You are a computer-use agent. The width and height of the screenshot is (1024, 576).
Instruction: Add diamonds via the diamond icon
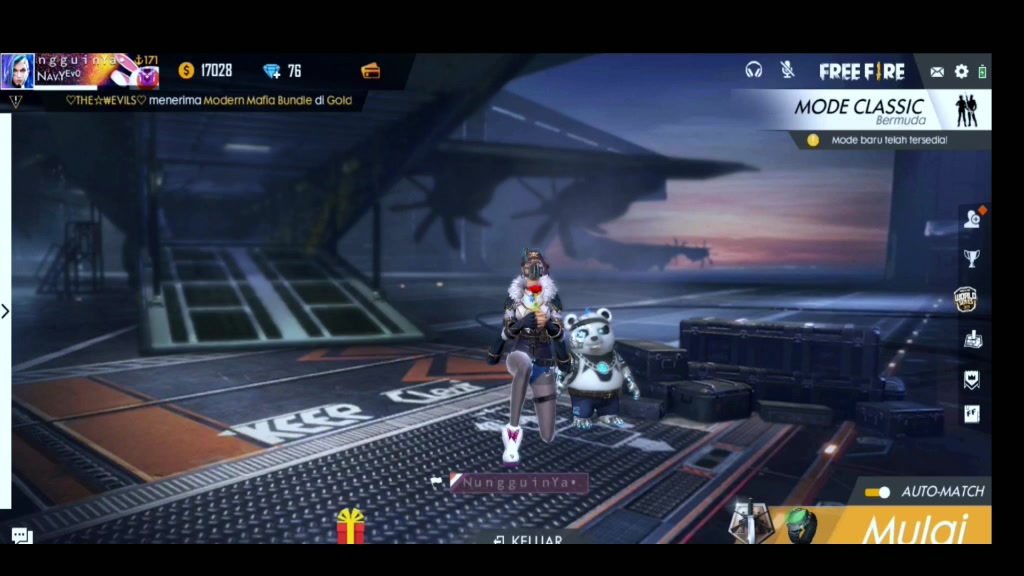coord(272,70)
